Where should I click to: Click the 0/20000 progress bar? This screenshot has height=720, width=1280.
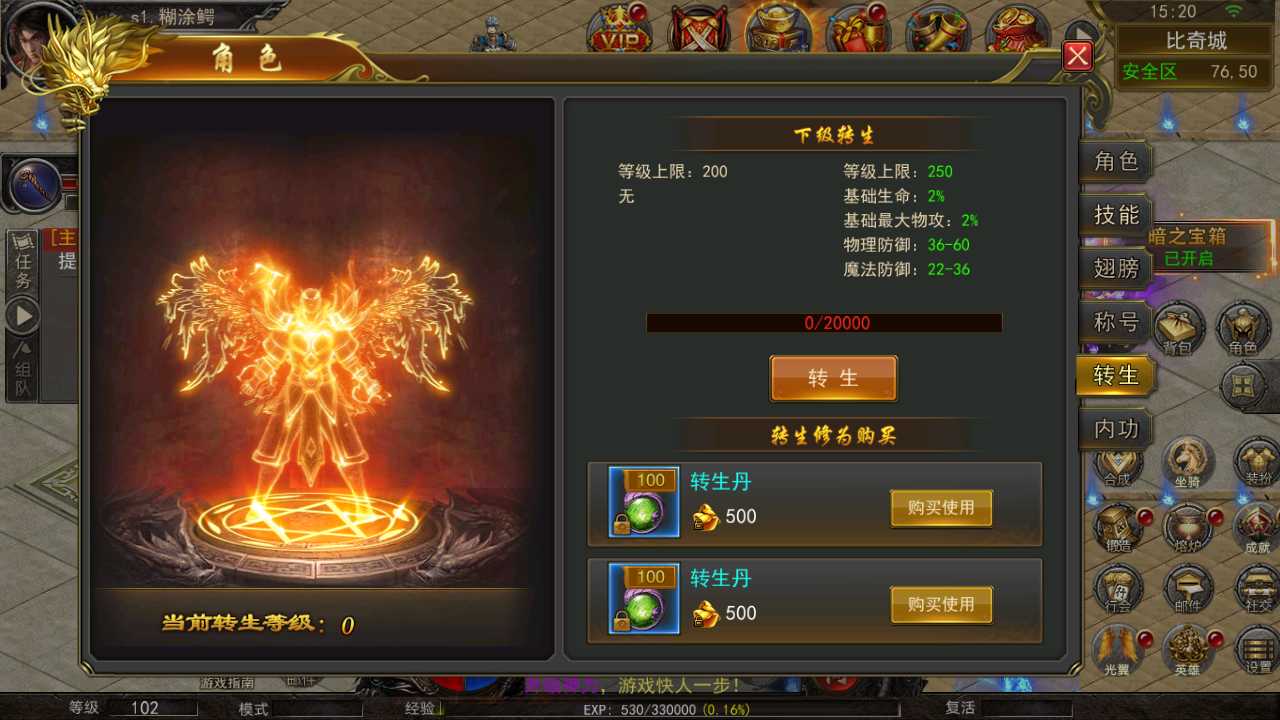tap(824, 322)
